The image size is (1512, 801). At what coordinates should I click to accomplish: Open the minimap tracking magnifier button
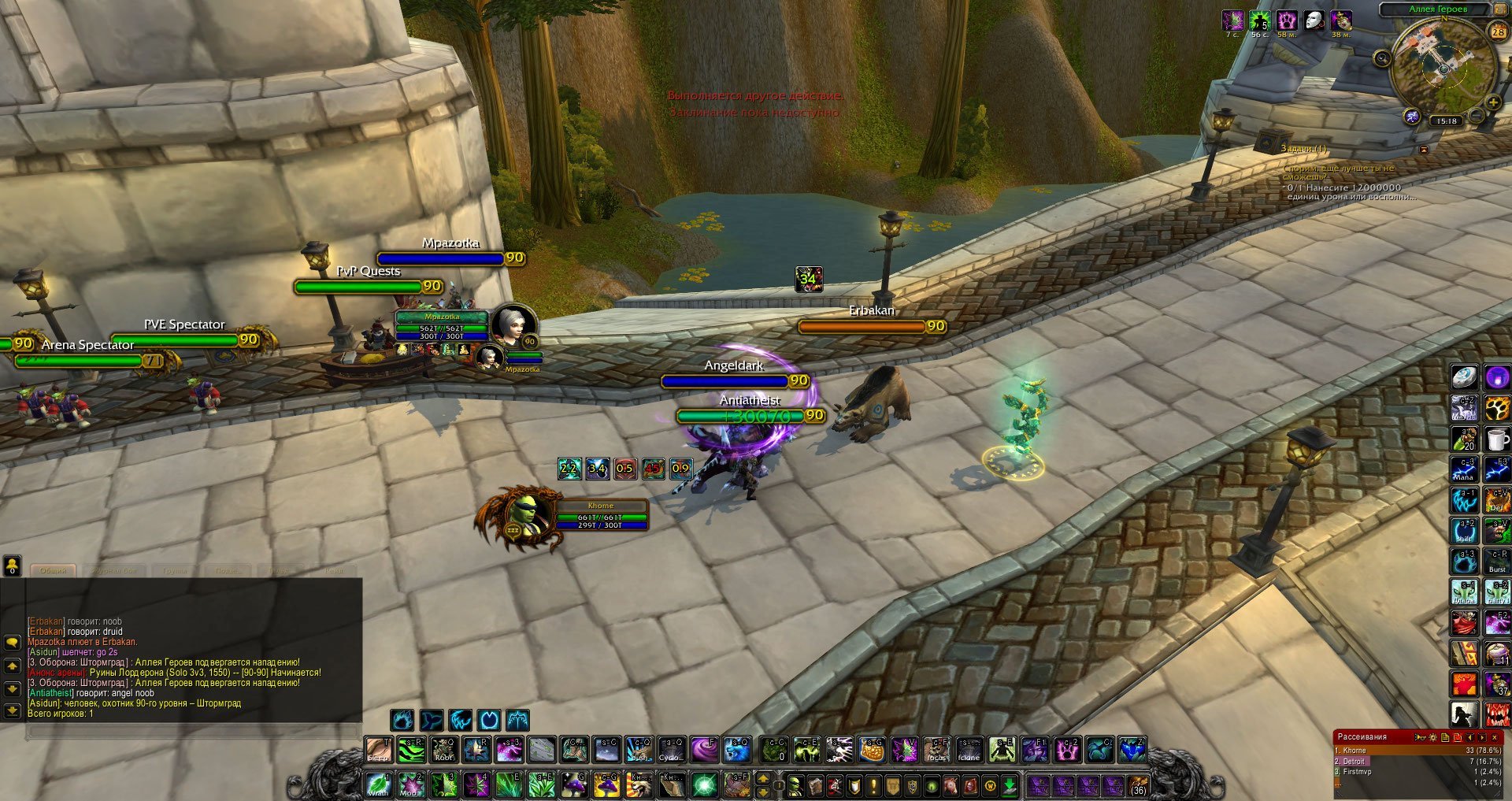[1382, 57]
